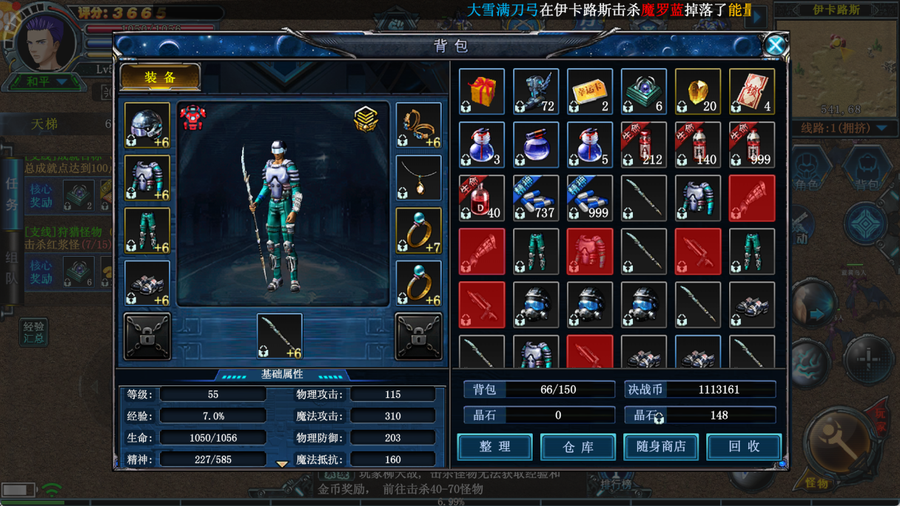Click the equipped green pants slot

tap(147, 231)
